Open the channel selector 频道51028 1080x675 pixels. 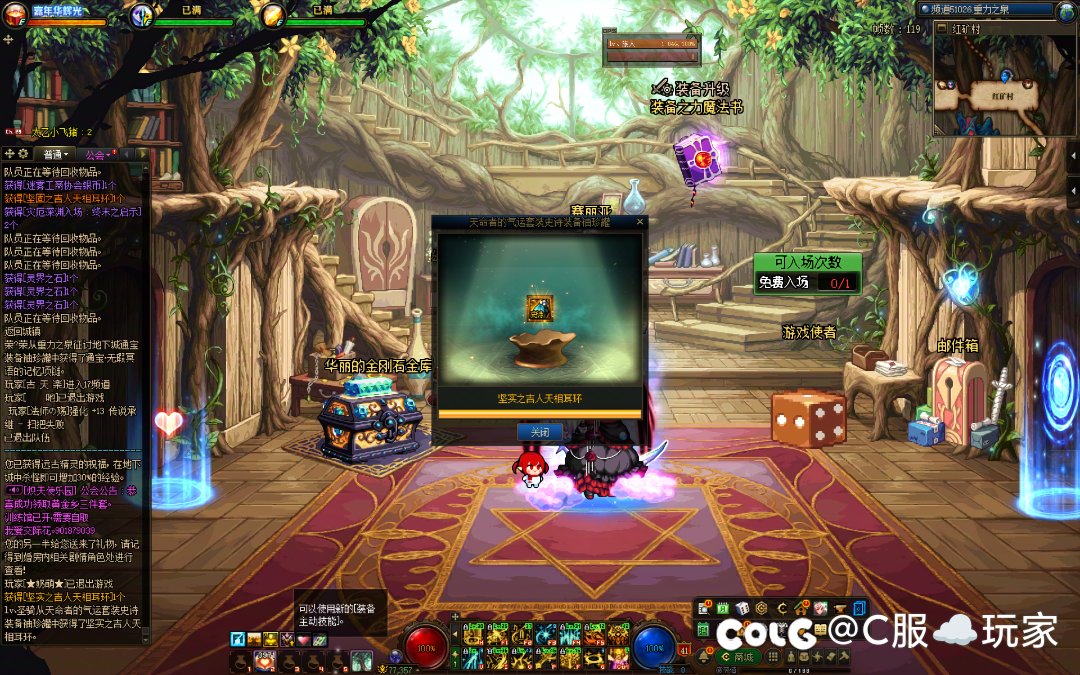[x=992, y=10]
